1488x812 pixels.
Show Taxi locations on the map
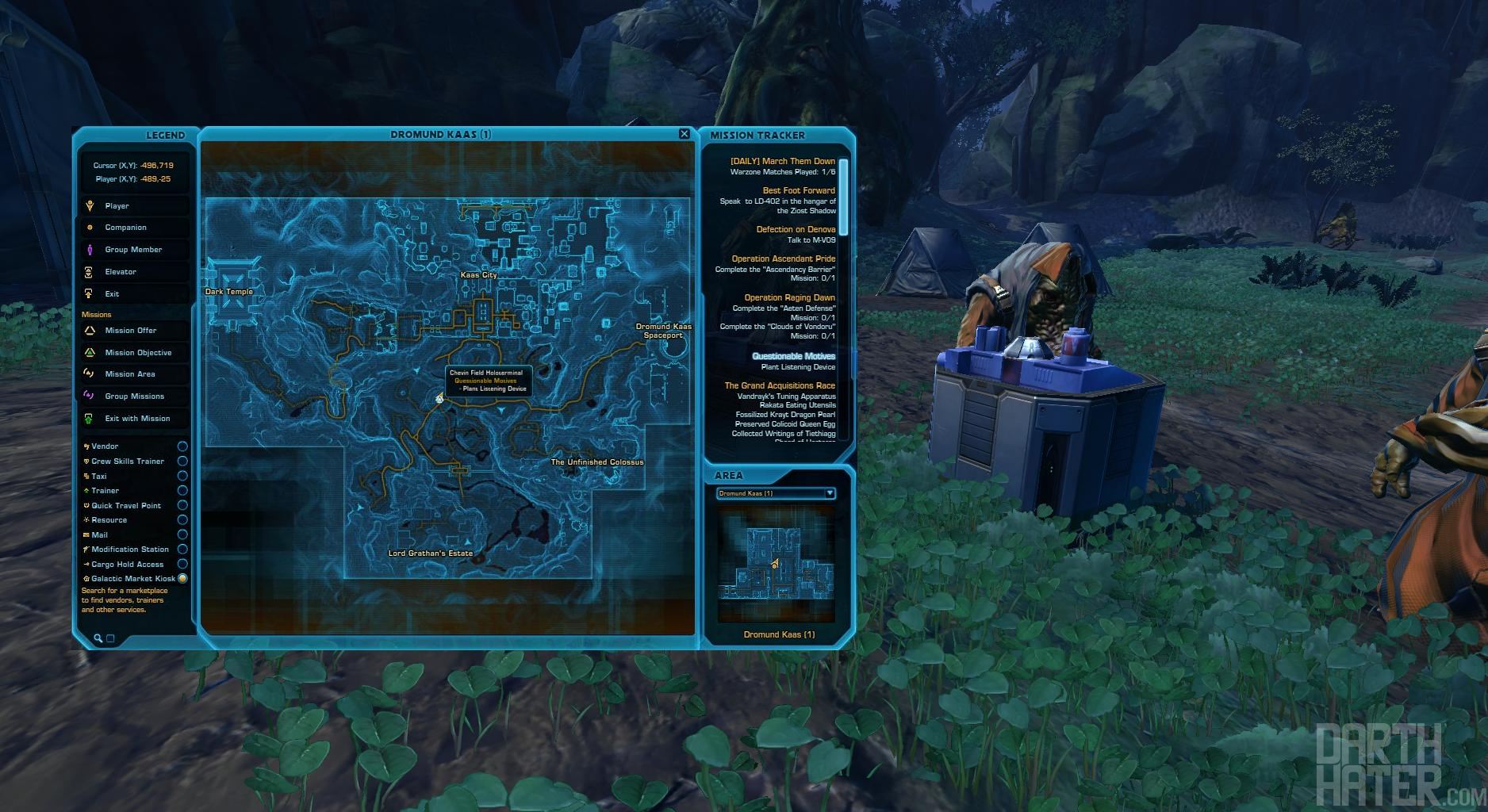coord(182,476)
